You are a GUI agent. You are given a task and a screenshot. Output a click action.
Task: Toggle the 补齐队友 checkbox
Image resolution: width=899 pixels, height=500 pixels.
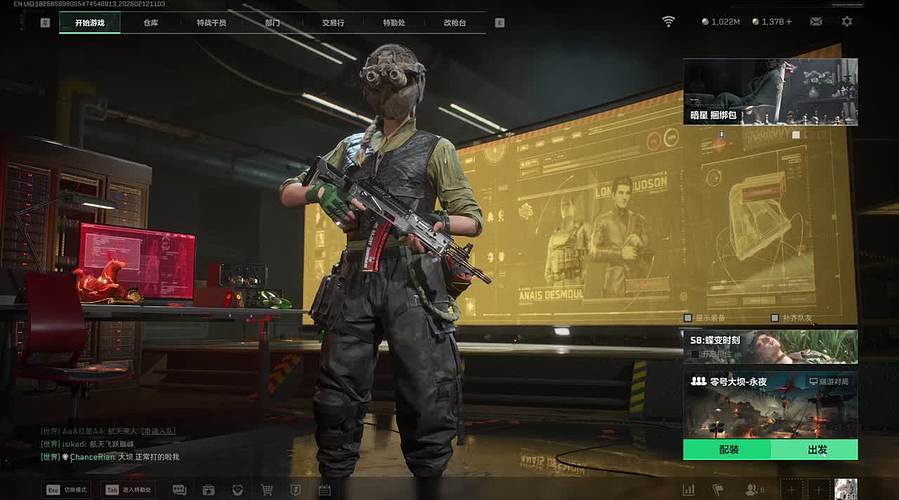773,318
